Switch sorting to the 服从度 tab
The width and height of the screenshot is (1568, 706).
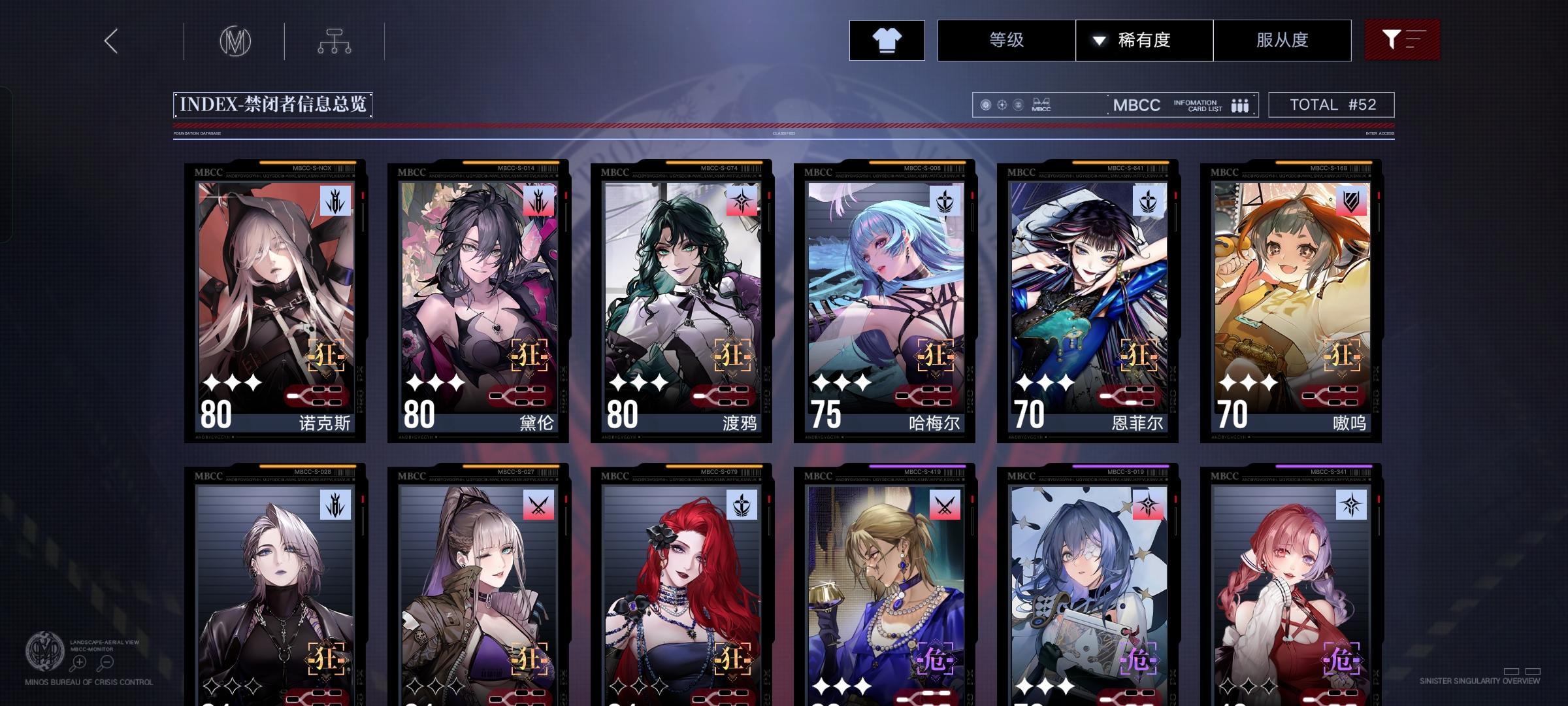click(1282, 40)
